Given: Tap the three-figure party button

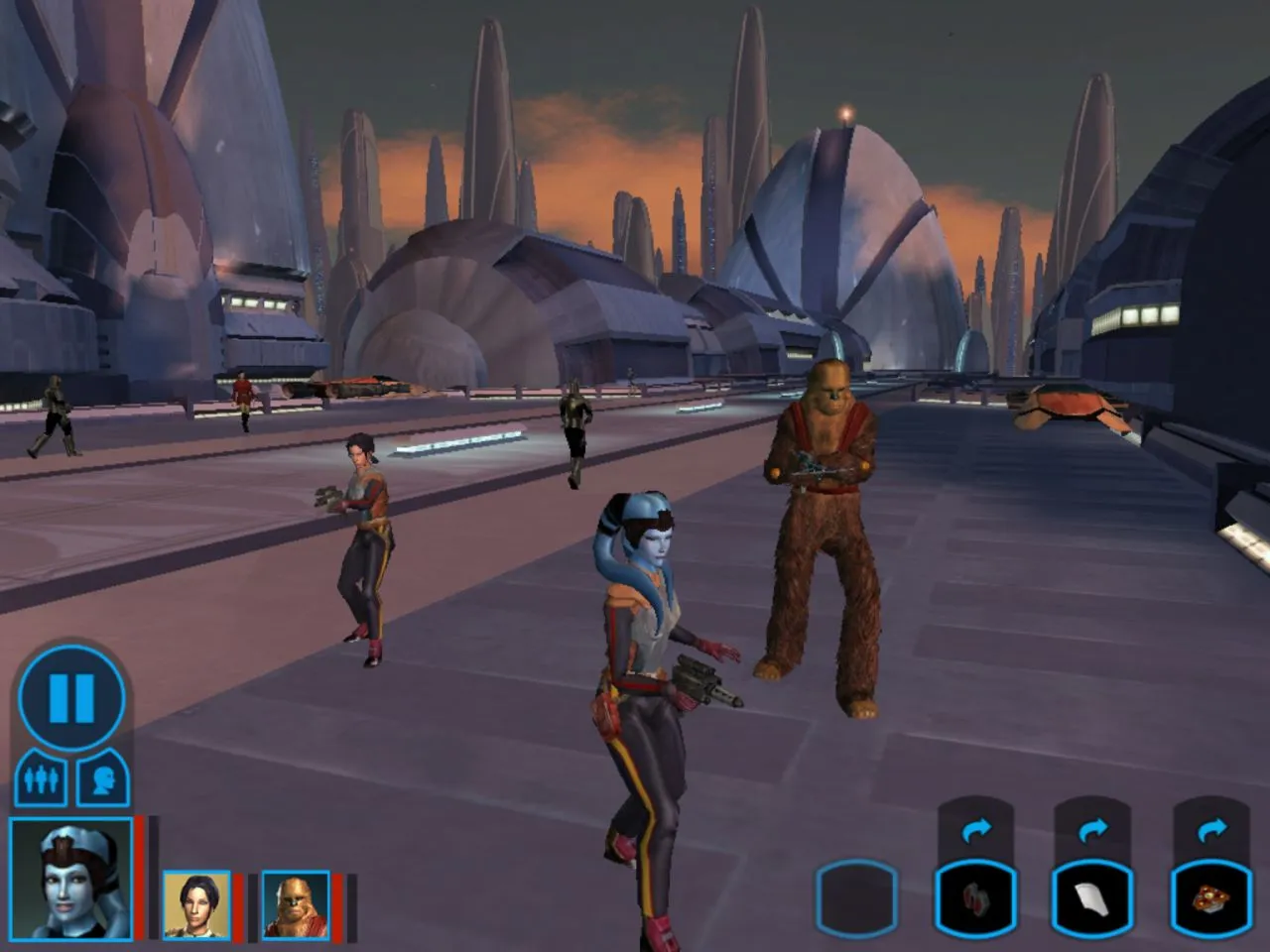Looking at the screenshot, I should [x=40, y=778].
